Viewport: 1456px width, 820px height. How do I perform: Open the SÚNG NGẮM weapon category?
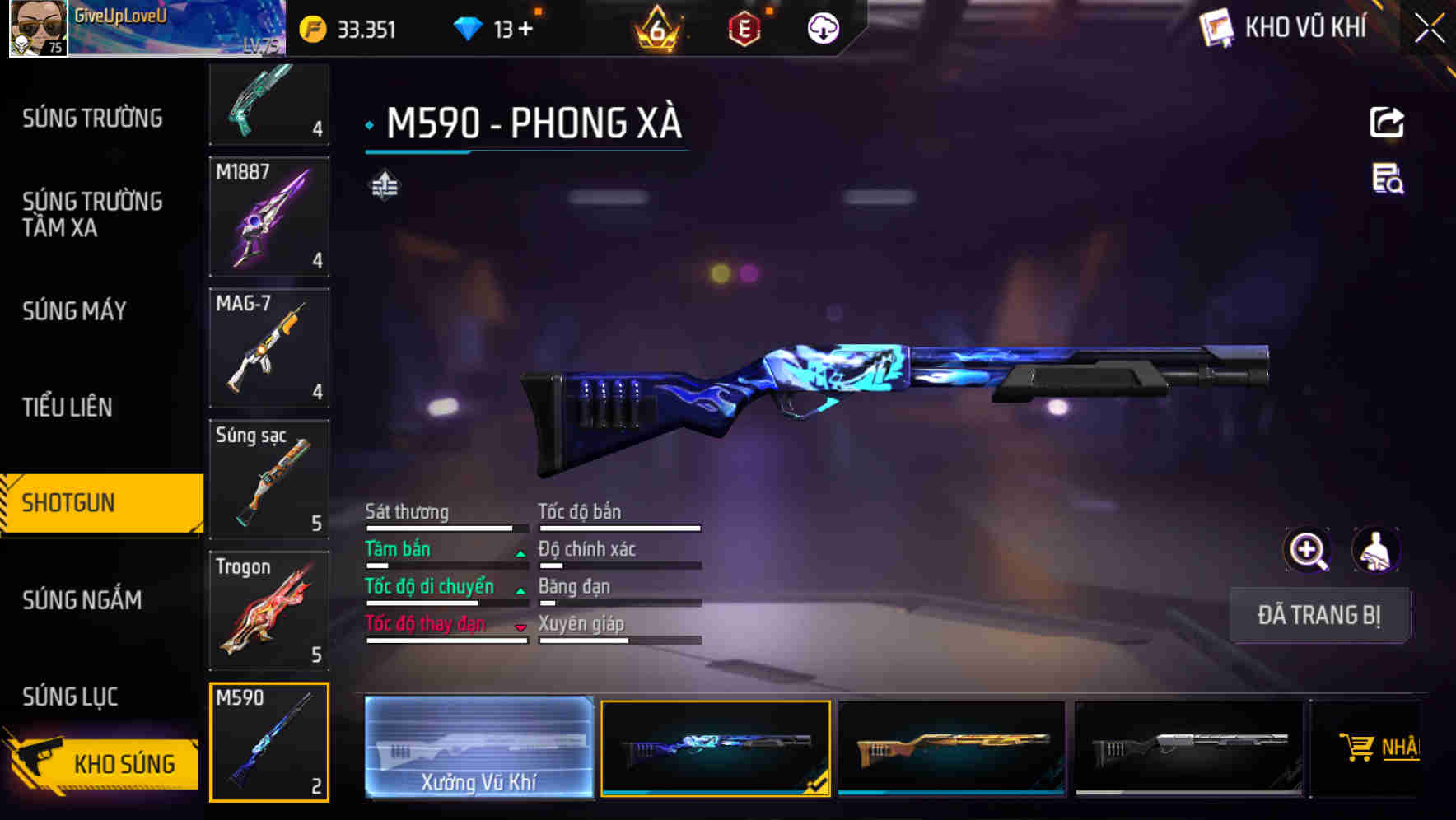pos(82,601)
